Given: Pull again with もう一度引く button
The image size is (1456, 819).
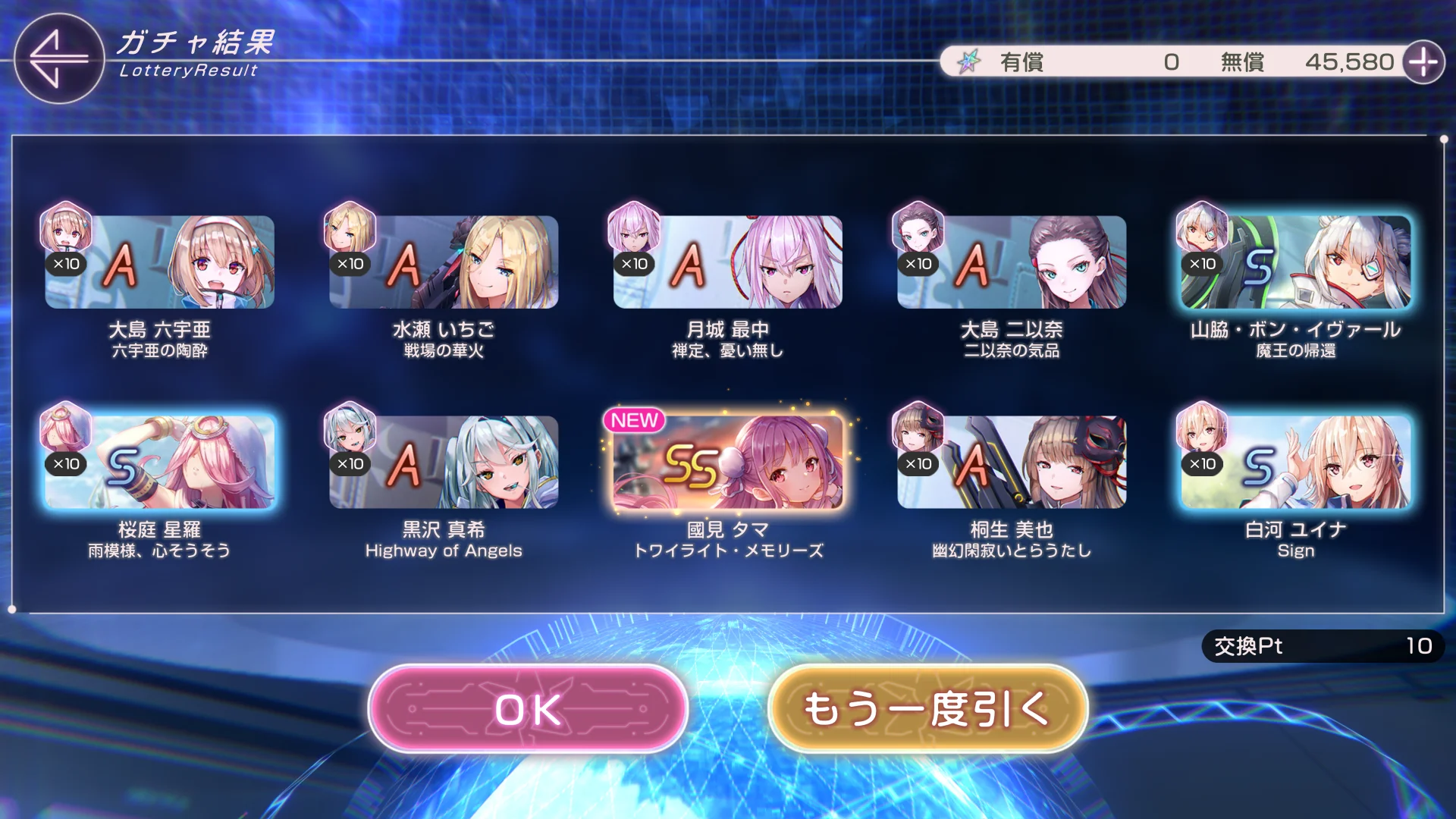Looking at the screenshot, I should (927, 709).
